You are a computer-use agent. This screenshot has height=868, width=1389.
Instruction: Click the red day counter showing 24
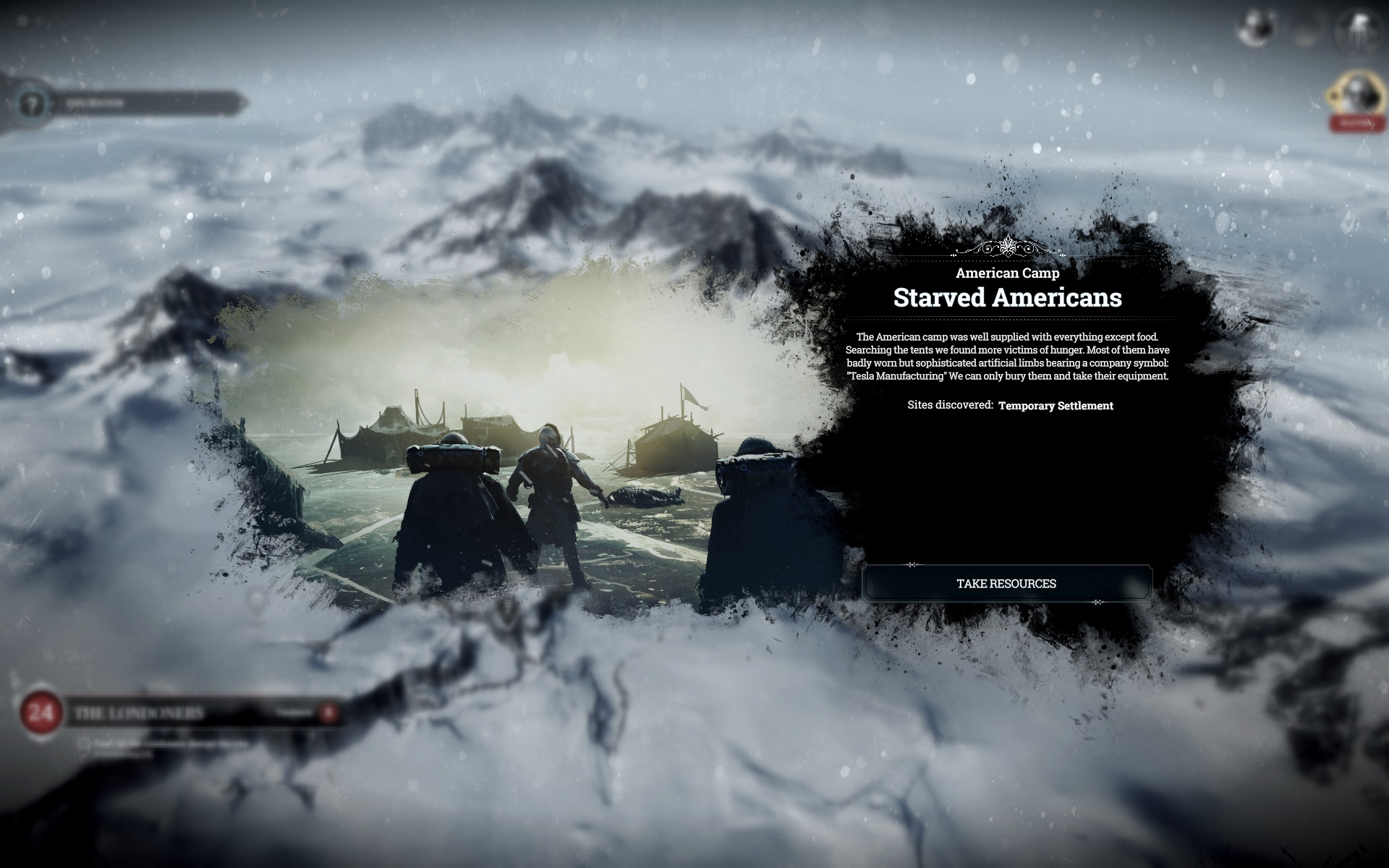(x=42, y=712)
